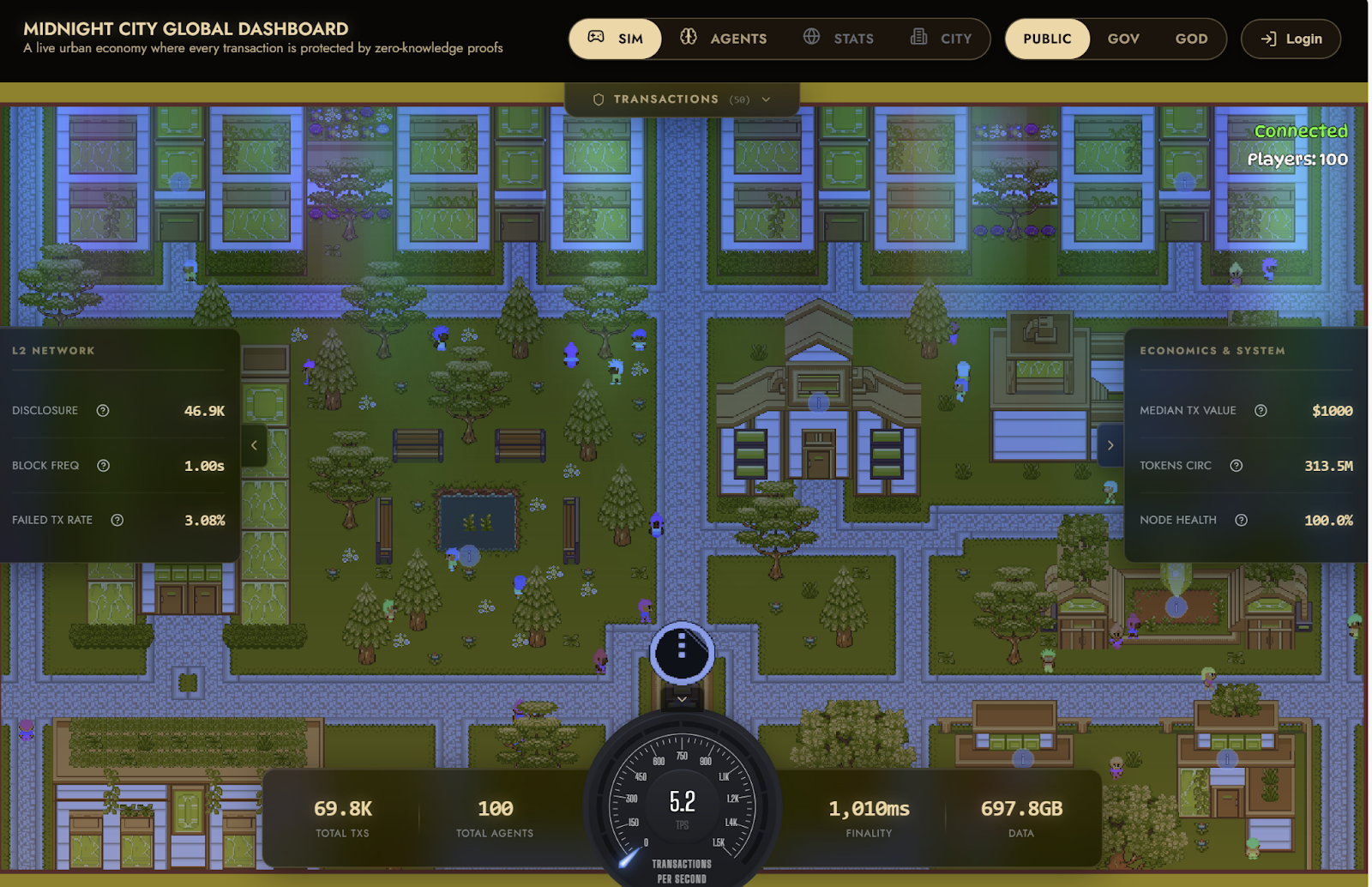Expand the Transactions dropdown
The image size is (1372, 887).
pyautogui.click(x=683, y=100)
